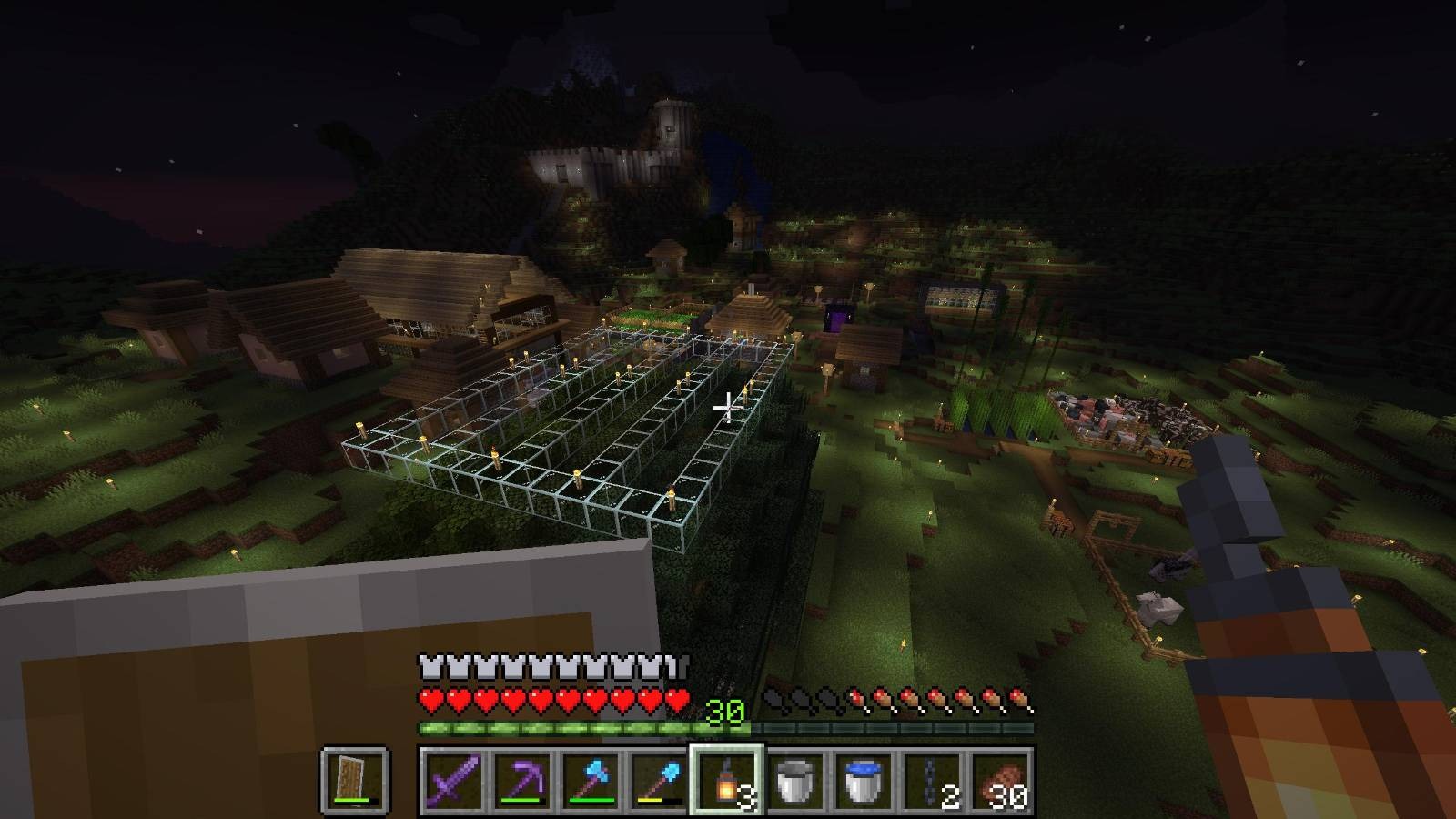
Task: Select the diamond axe hotbar slot
Action: [x=589, y=780]
